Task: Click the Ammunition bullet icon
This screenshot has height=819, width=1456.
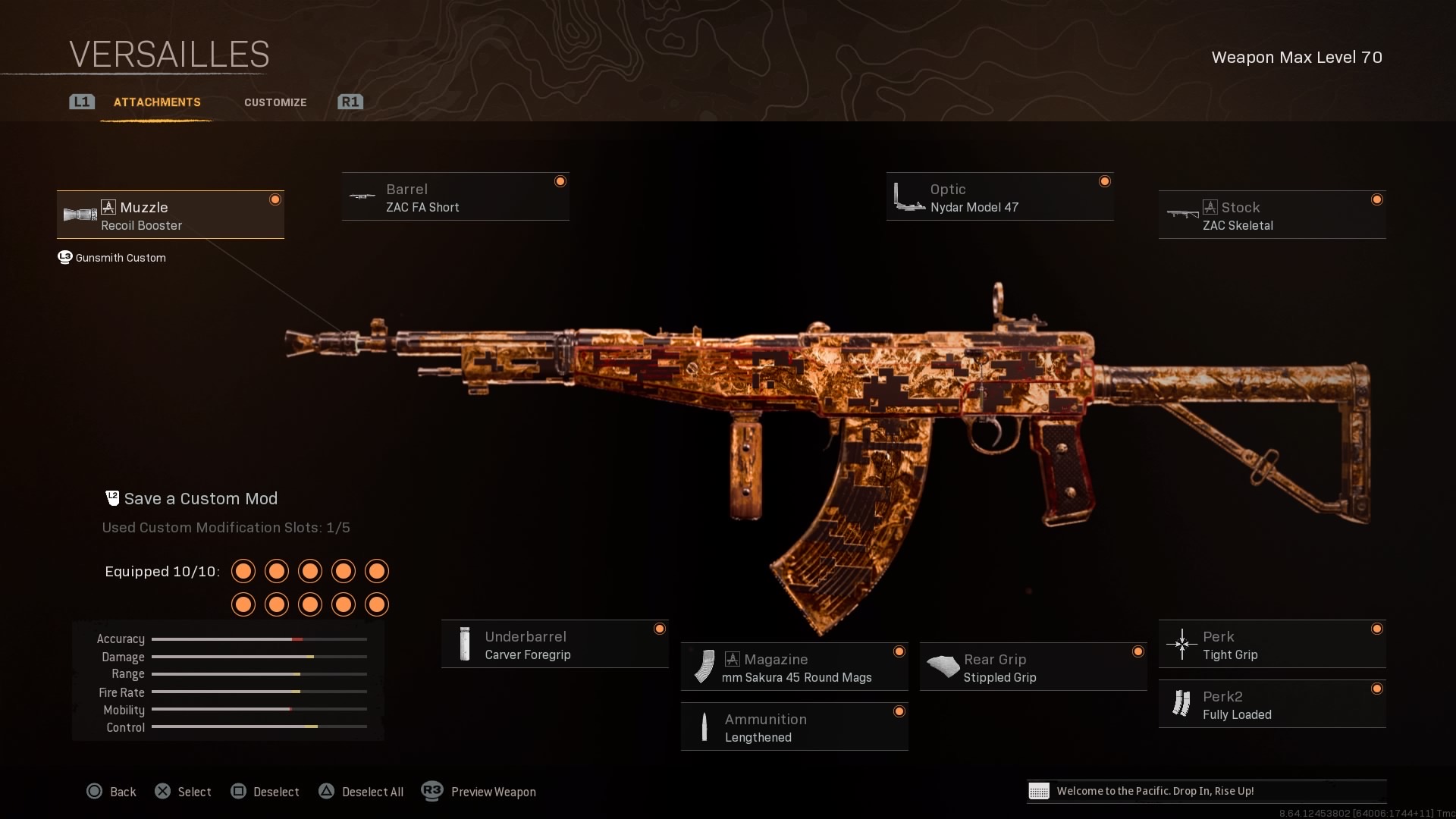Action: pyautogui.click(x=705, y=727)
